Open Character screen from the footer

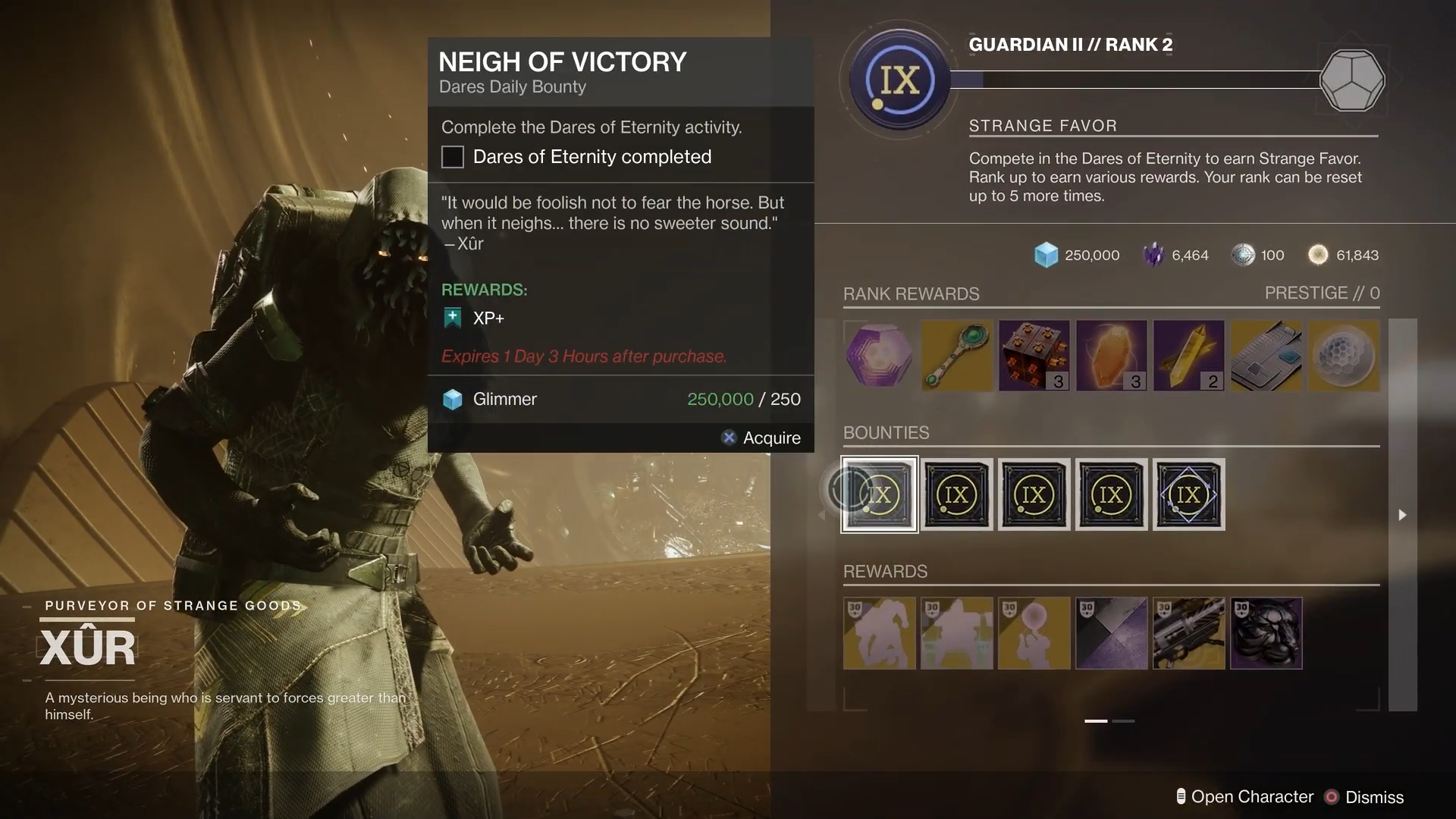click(x=1245, y=797)
